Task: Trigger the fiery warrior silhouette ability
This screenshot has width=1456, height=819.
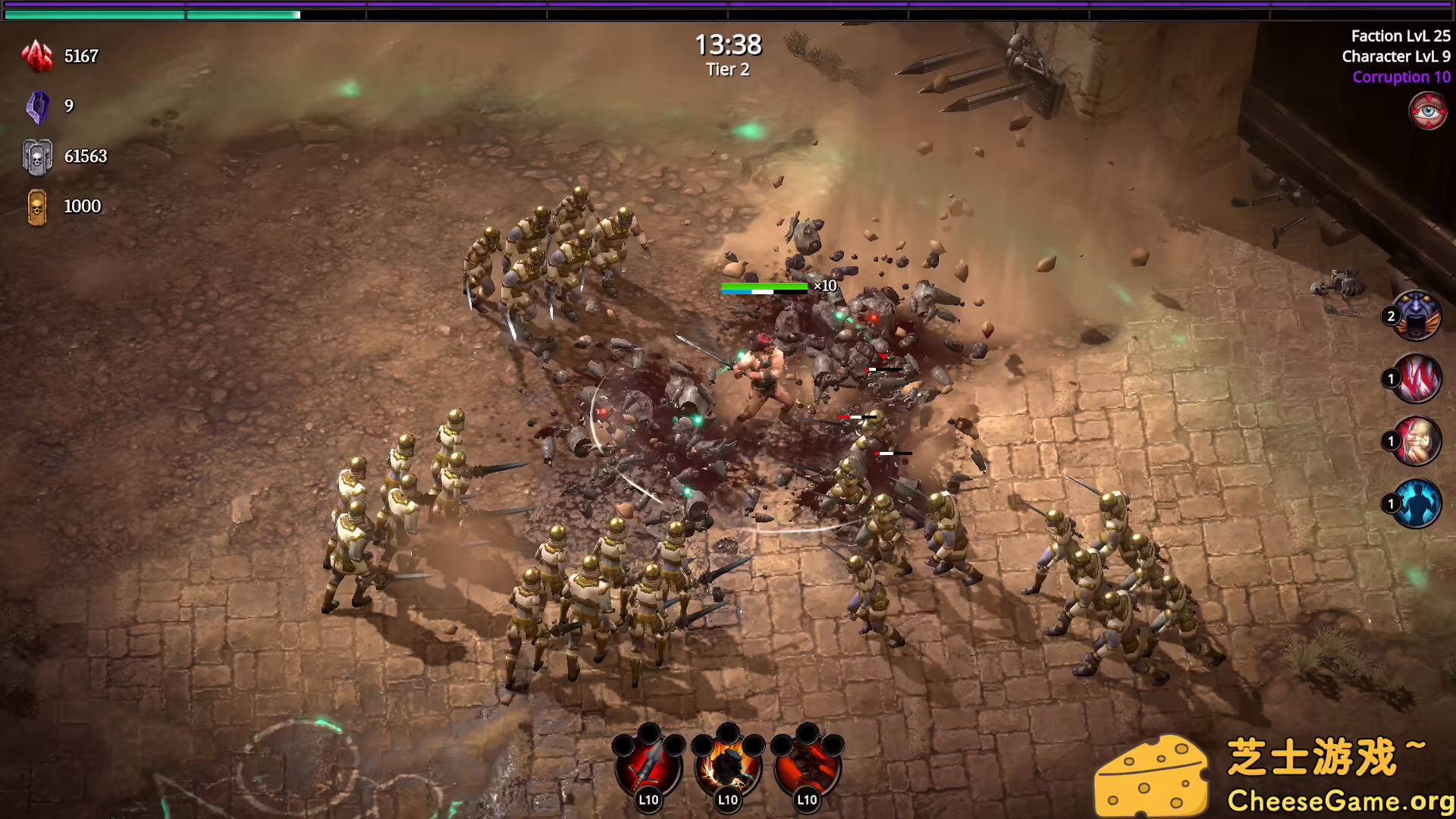Action: (x=728, y=766)
